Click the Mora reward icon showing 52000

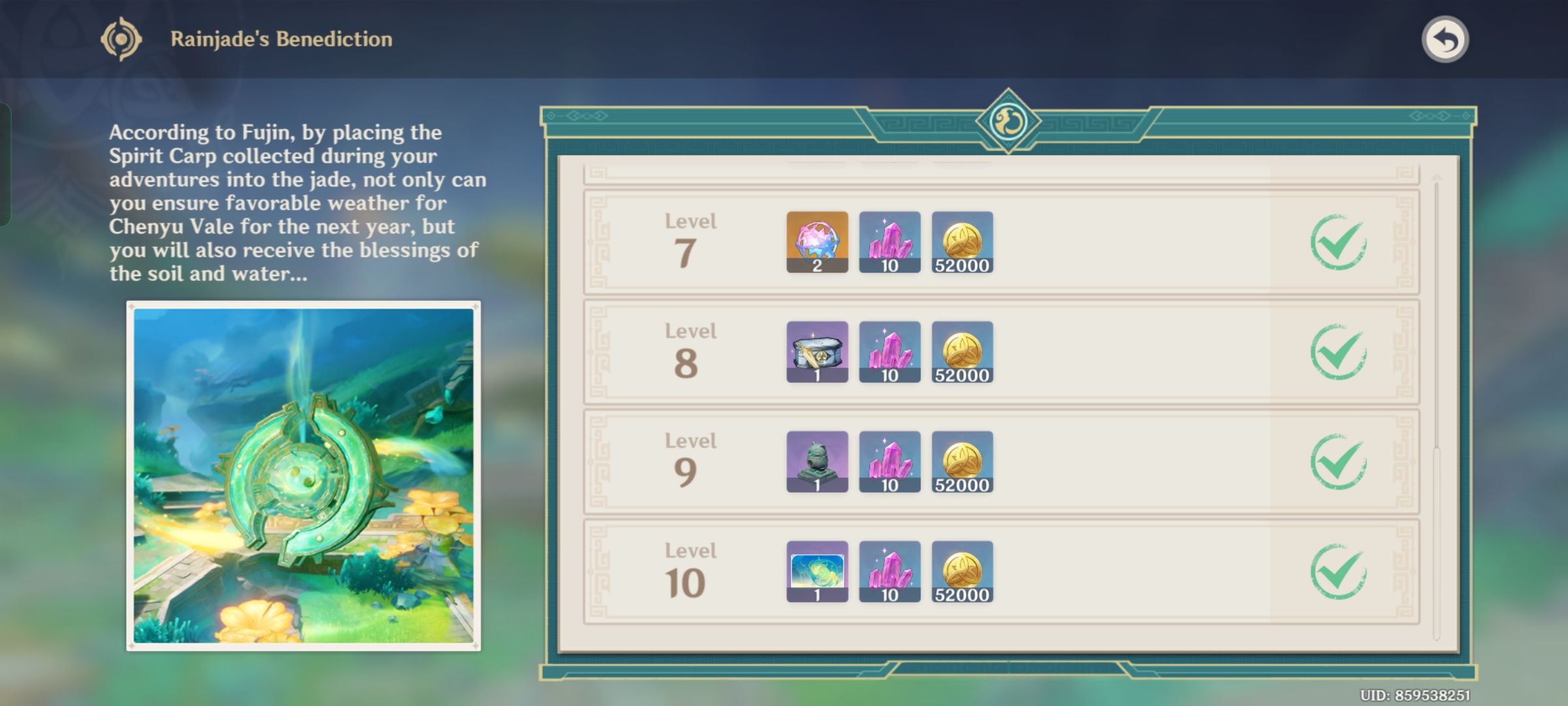[962, 242]
